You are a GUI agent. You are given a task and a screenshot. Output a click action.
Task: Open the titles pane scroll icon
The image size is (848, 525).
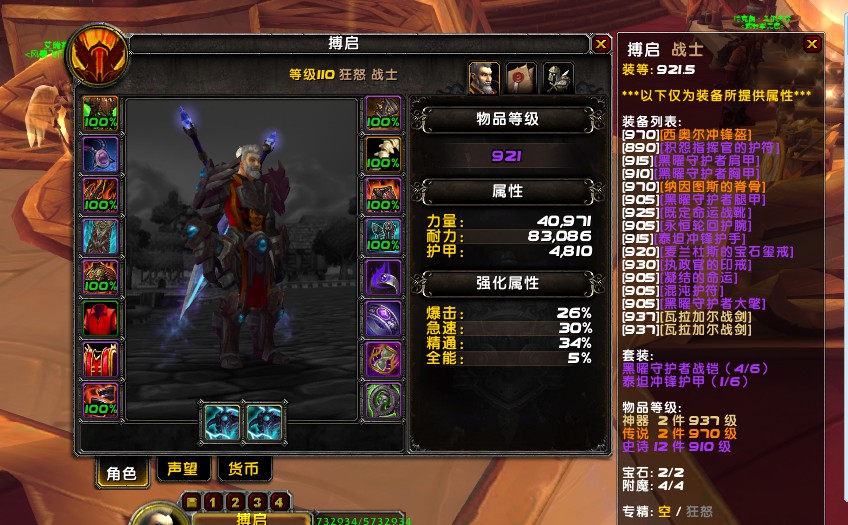click(521, 78)
